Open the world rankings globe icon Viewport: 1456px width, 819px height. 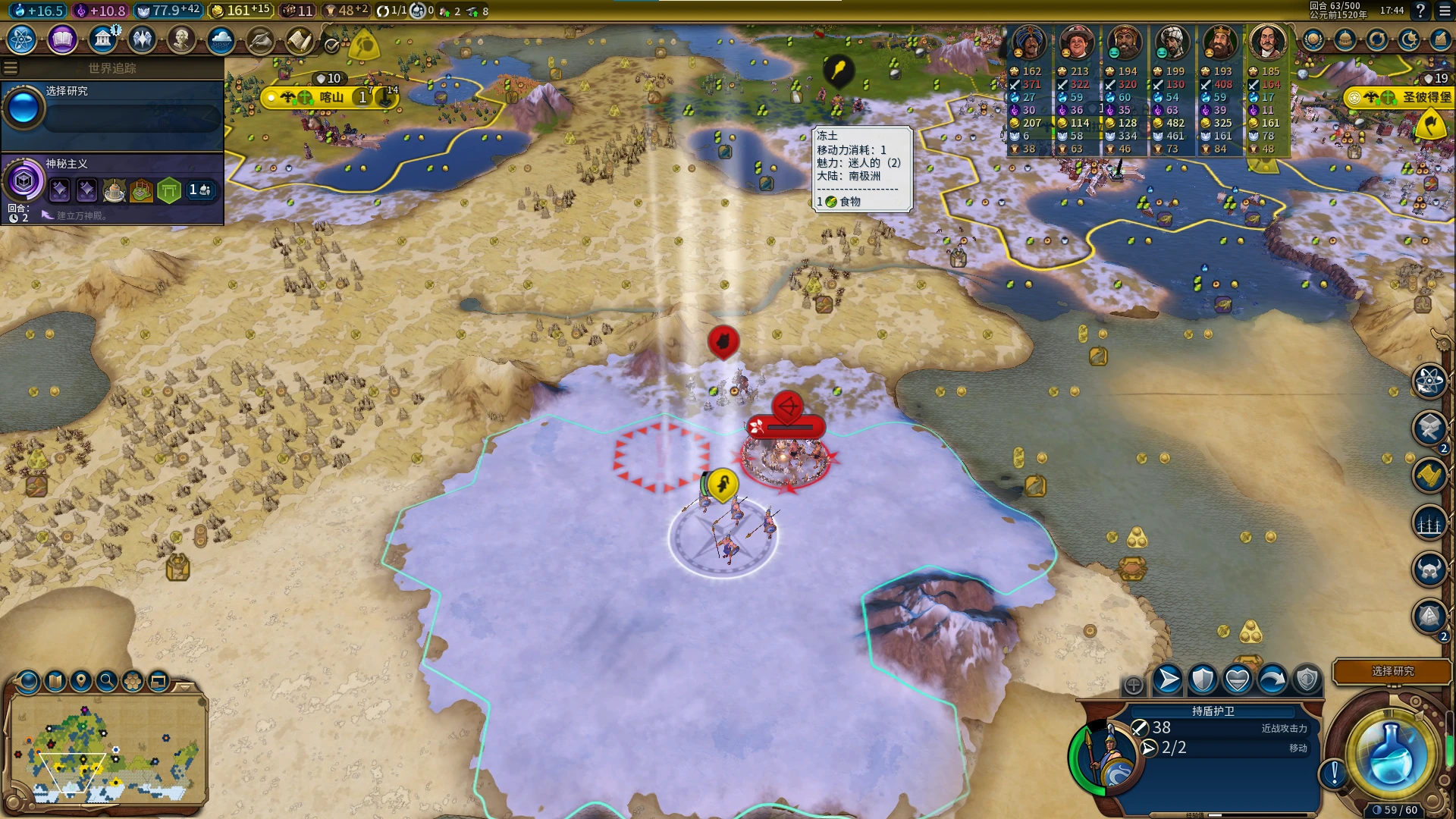click(1313, 39)
